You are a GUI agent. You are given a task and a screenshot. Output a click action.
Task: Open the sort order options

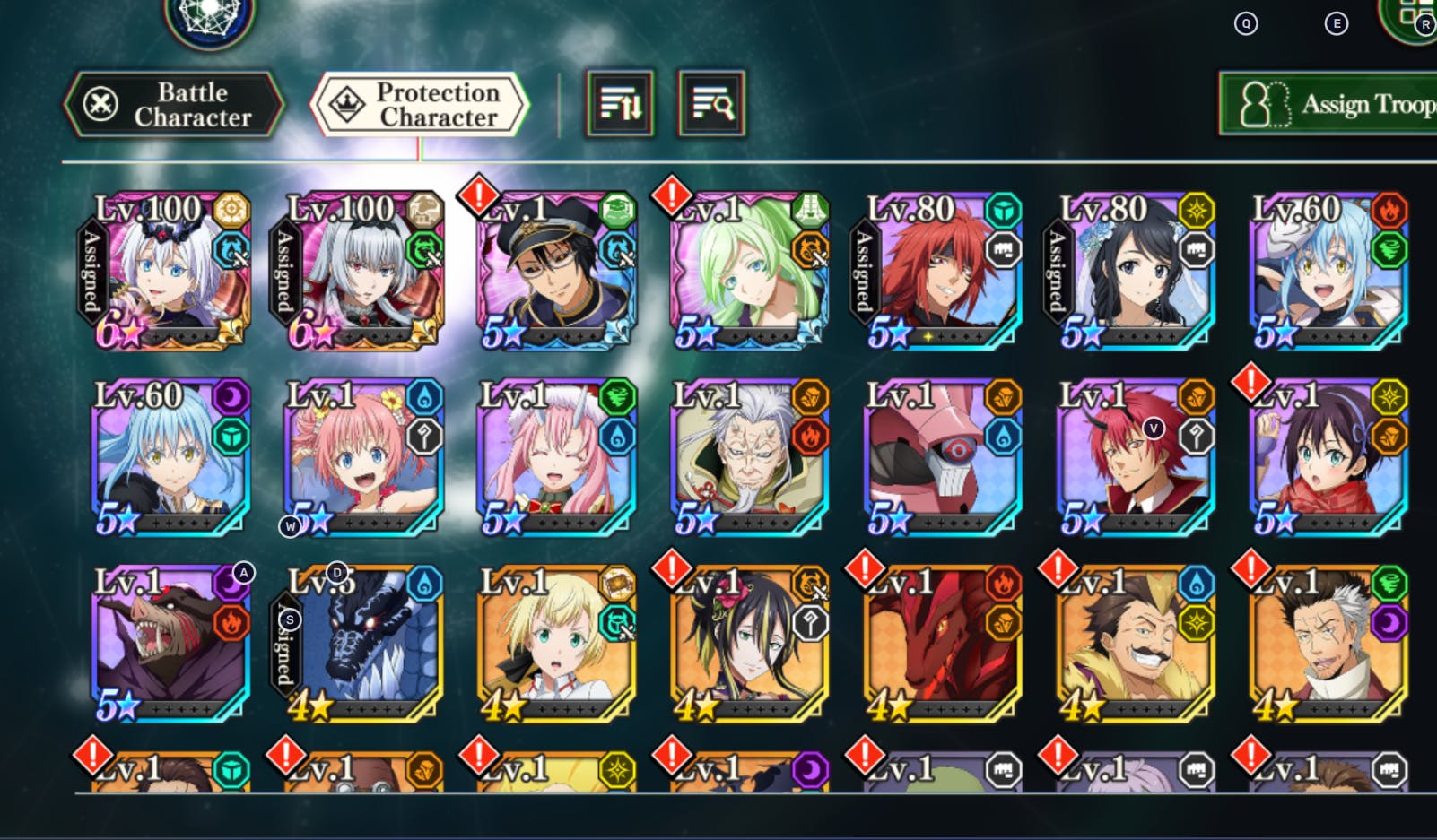620,104
